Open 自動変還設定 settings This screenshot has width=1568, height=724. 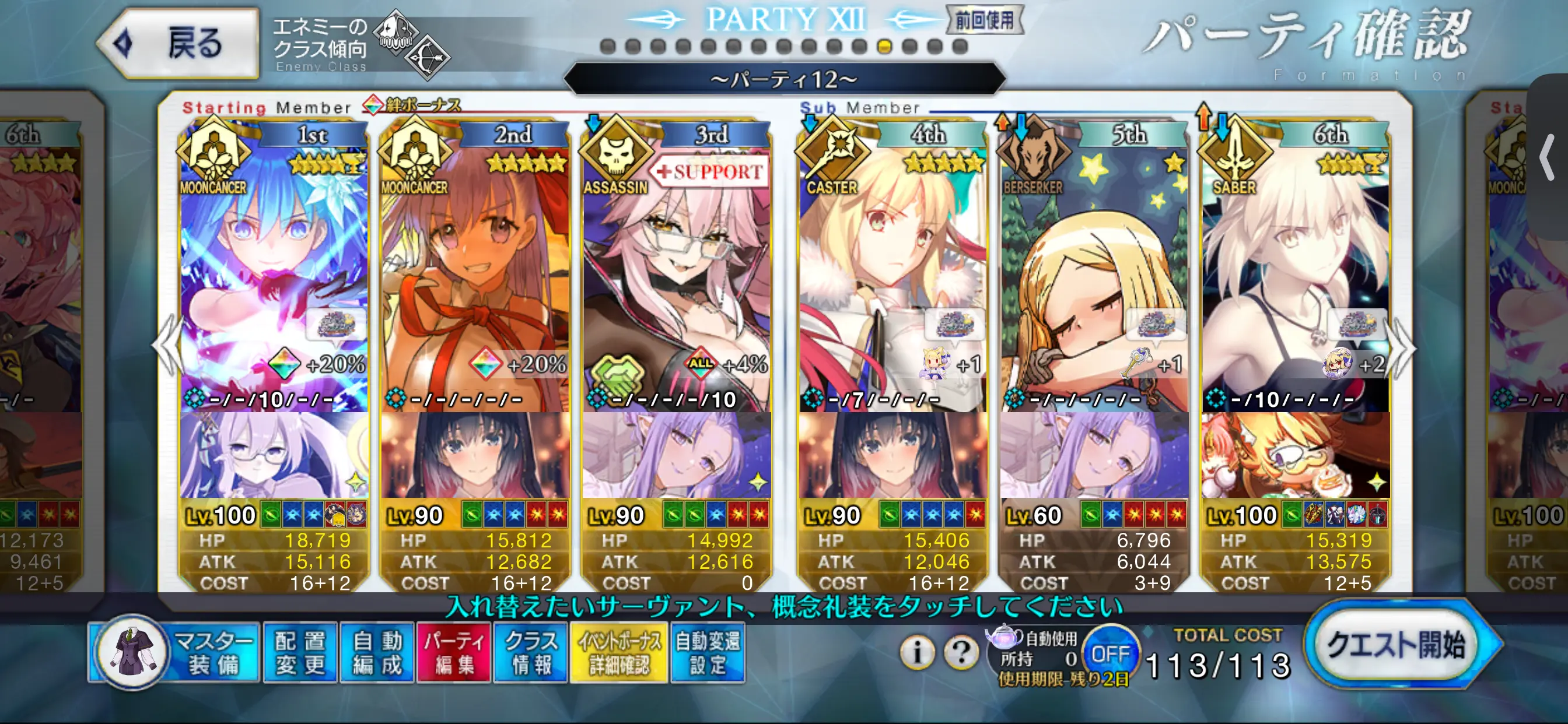(708, 653)
